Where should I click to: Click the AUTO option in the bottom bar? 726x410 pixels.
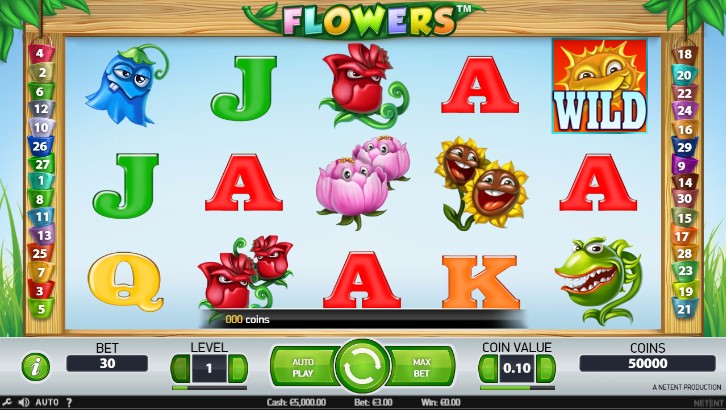pyautogui.click(x=46, y=402)
